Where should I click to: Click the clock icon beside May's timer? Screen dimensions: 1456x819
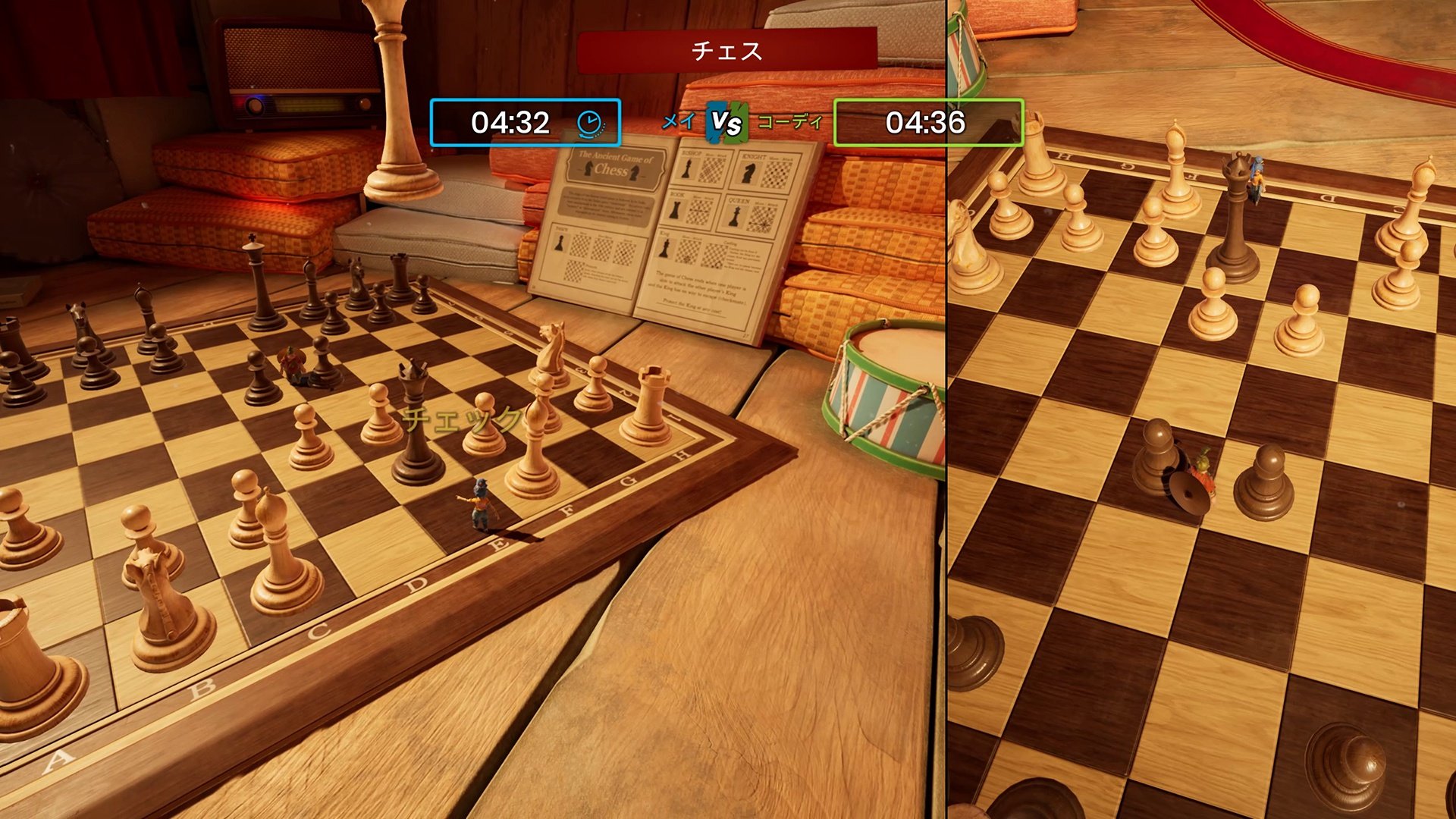coord(586,121)
